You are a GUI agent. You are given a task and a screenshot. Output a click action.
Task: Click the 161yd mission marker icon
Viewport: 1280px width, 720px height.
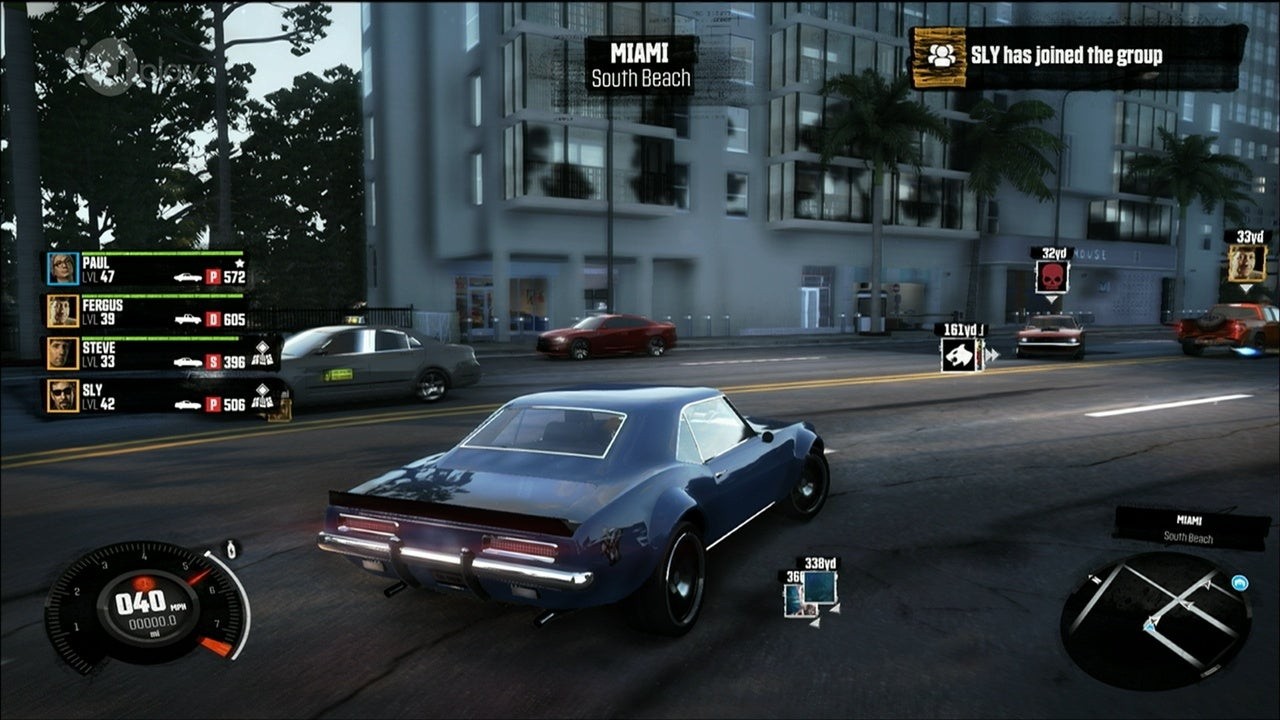961,354
